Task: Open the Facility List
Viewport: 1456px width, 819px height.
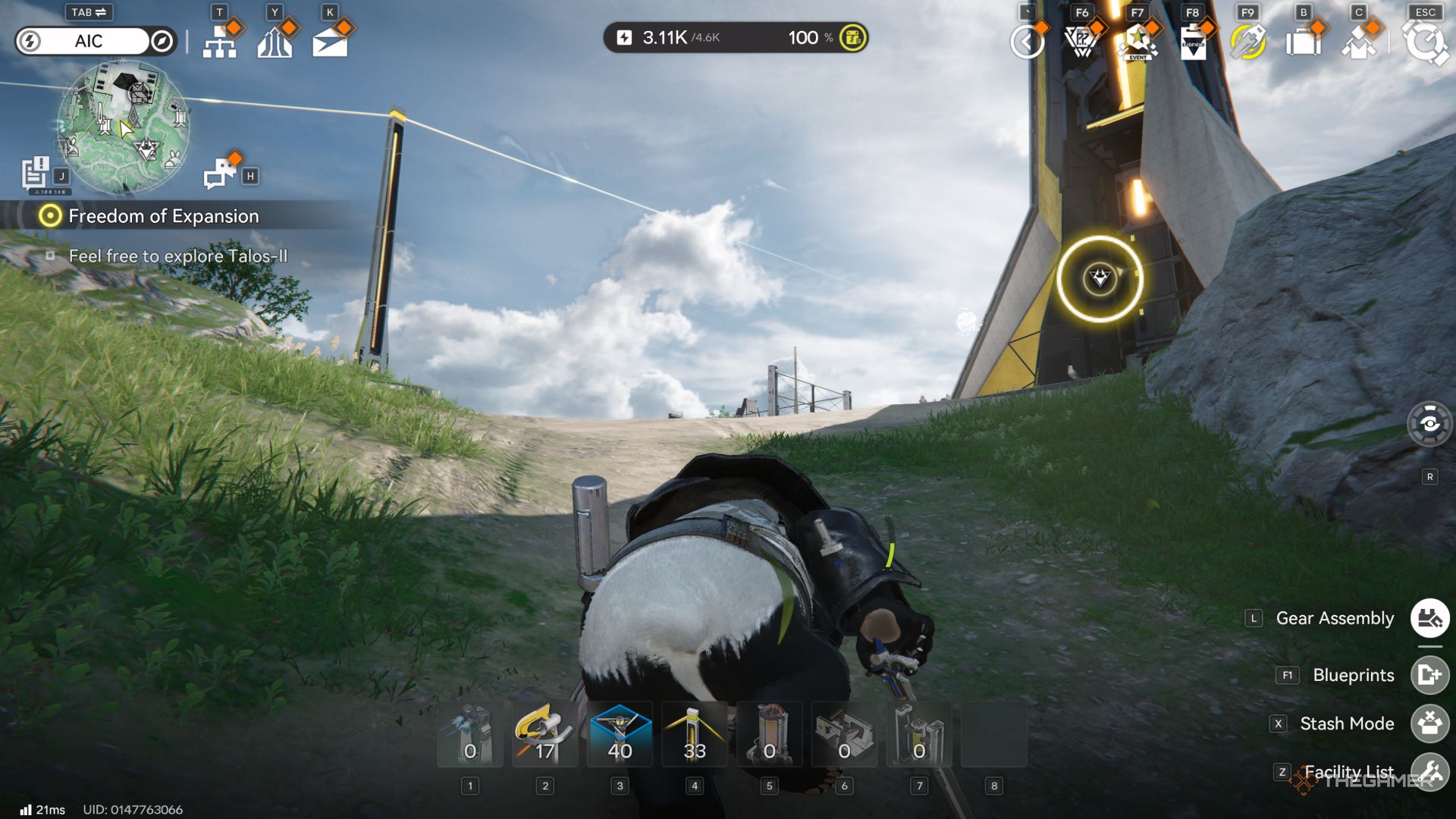Action: pos(1429,772)
